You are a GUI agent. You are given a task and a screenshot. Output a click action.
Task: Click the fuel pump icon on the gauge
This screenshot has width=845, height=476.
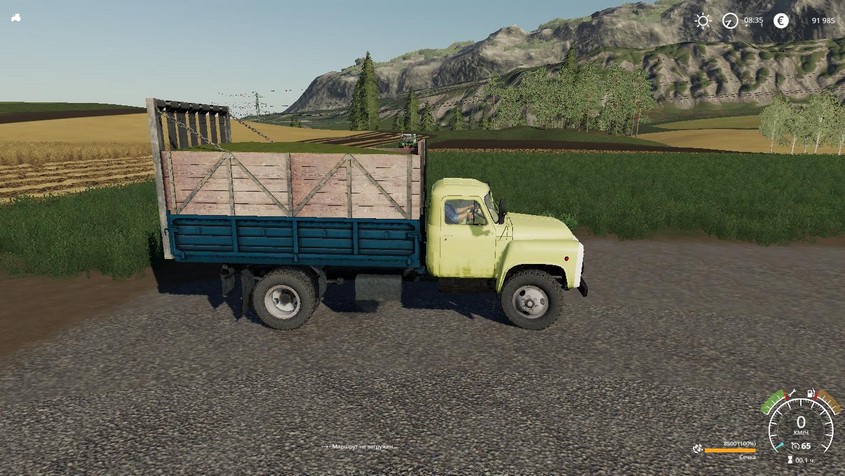(x=811, y=393)
